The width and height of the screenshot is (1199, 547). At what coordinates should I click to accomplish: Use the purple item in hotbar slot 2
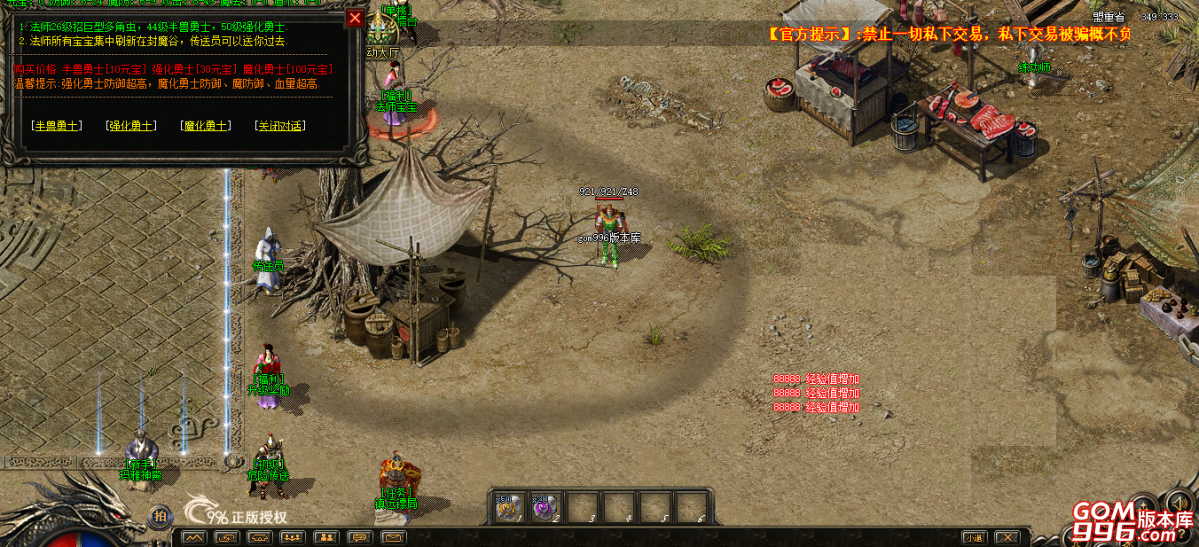pos(545,507)
